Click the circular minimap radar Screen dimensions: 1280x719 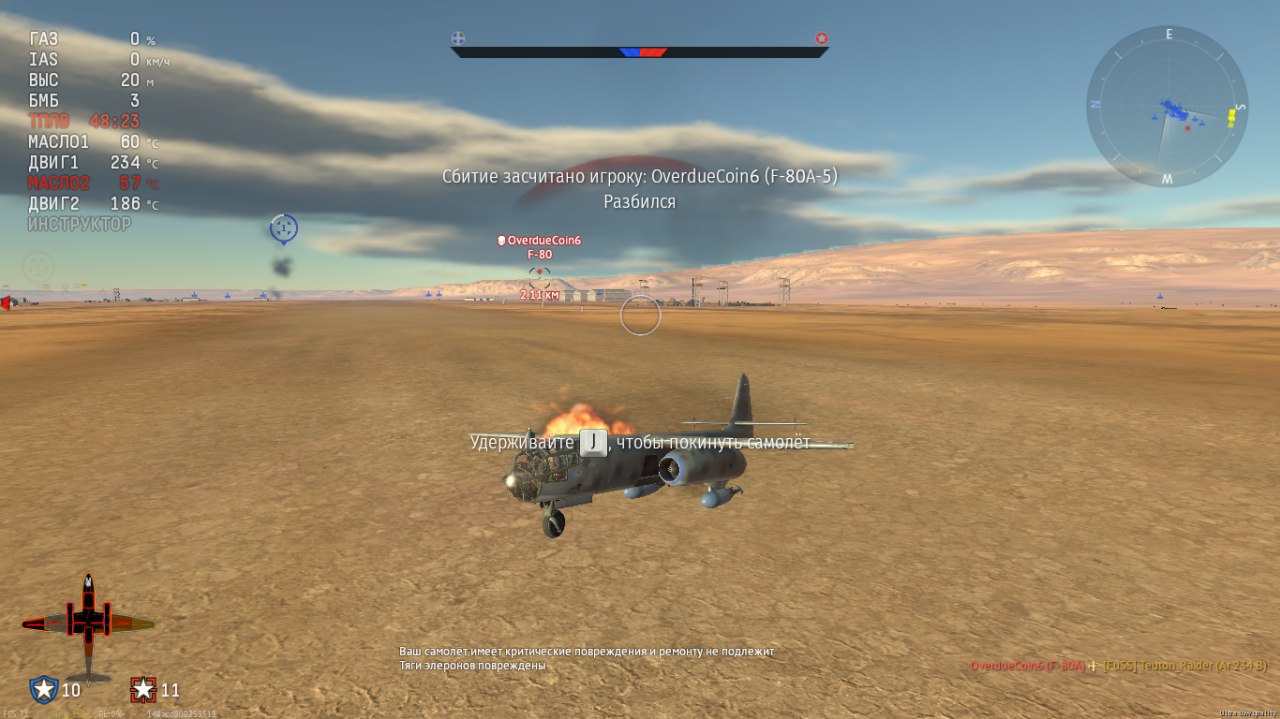(x=1167, y=107)
